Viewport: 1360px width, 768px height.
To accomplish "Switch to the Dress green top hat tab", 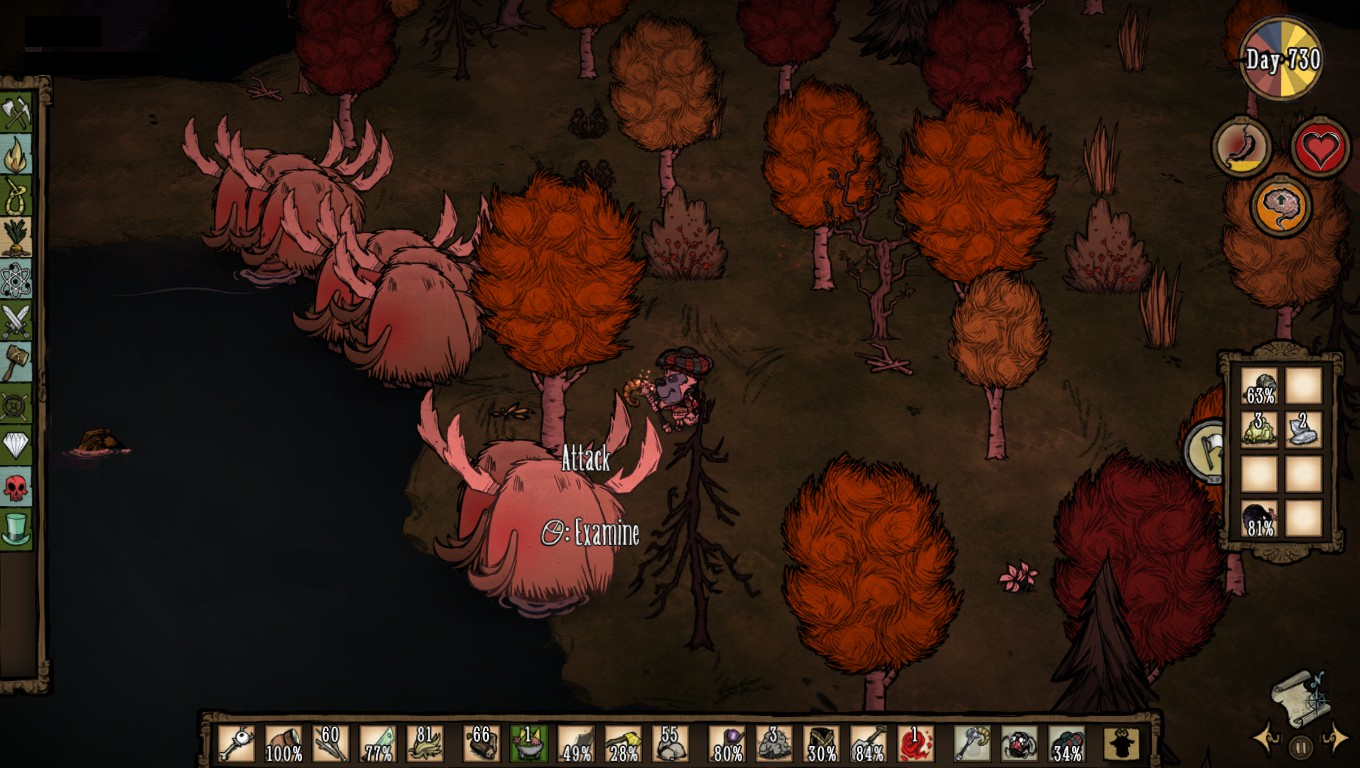I will point(16,528).
